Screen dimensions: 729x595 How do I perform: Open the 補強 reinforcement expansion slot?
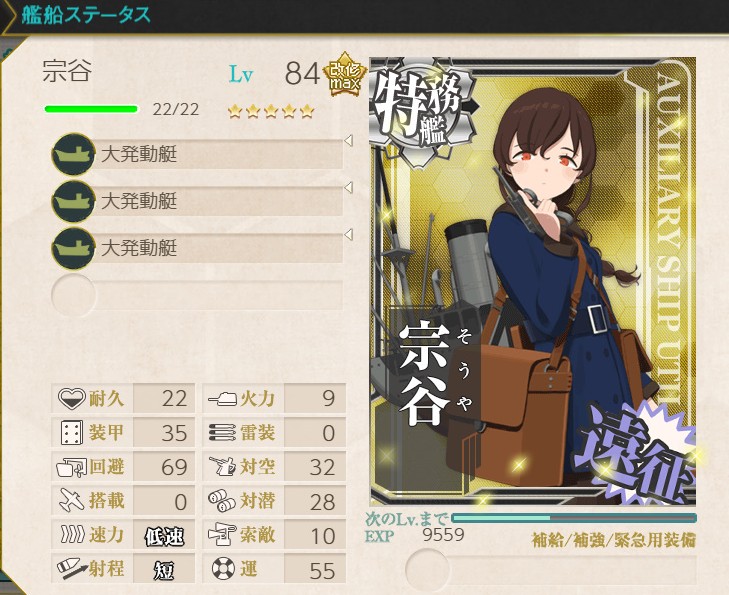pos(428,570)
